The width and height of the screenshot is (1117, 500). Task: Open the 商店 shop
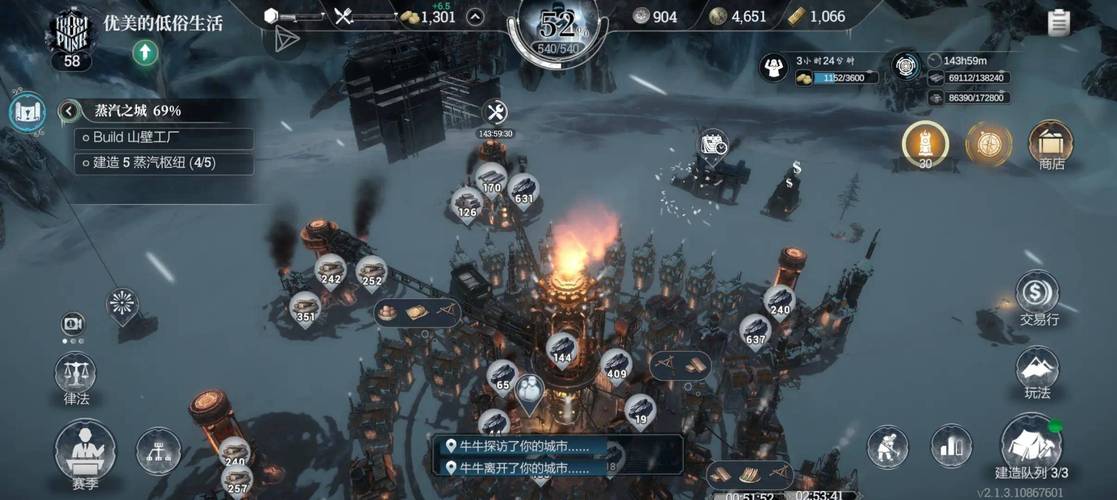[x=1050, y=146]
